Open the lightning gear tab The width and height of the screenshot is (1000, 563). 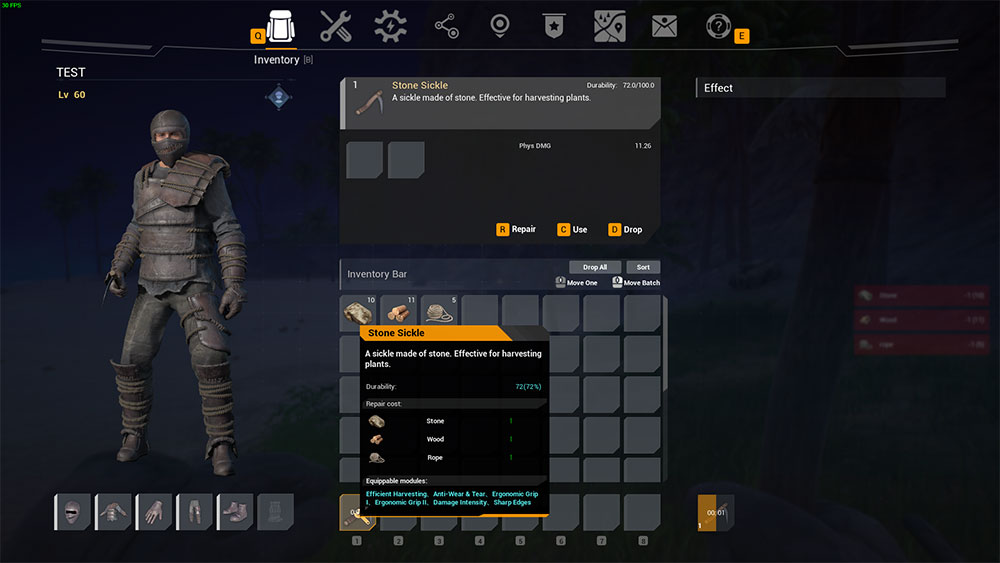point(391,27)
